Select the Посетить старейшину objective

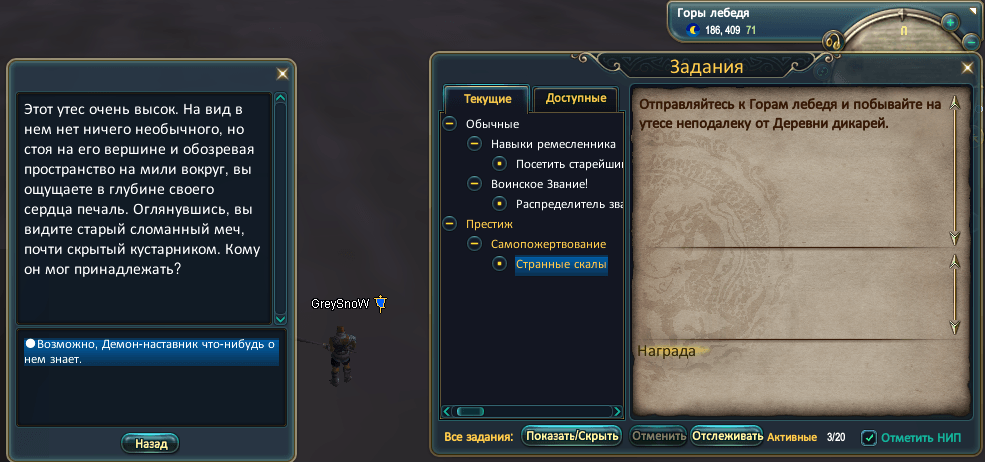(569, 164)
